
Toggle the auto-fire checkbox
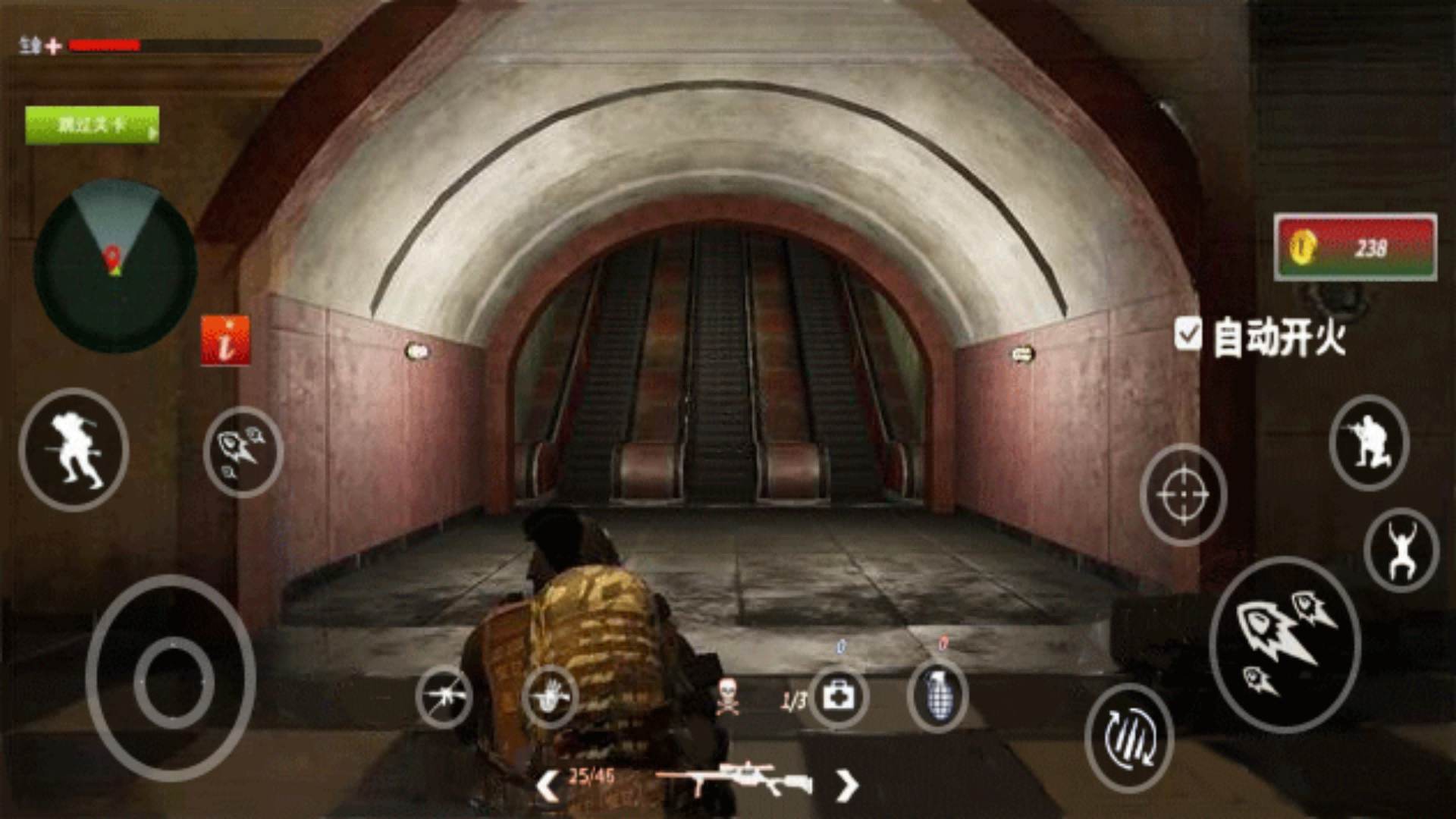(1188, 334)
